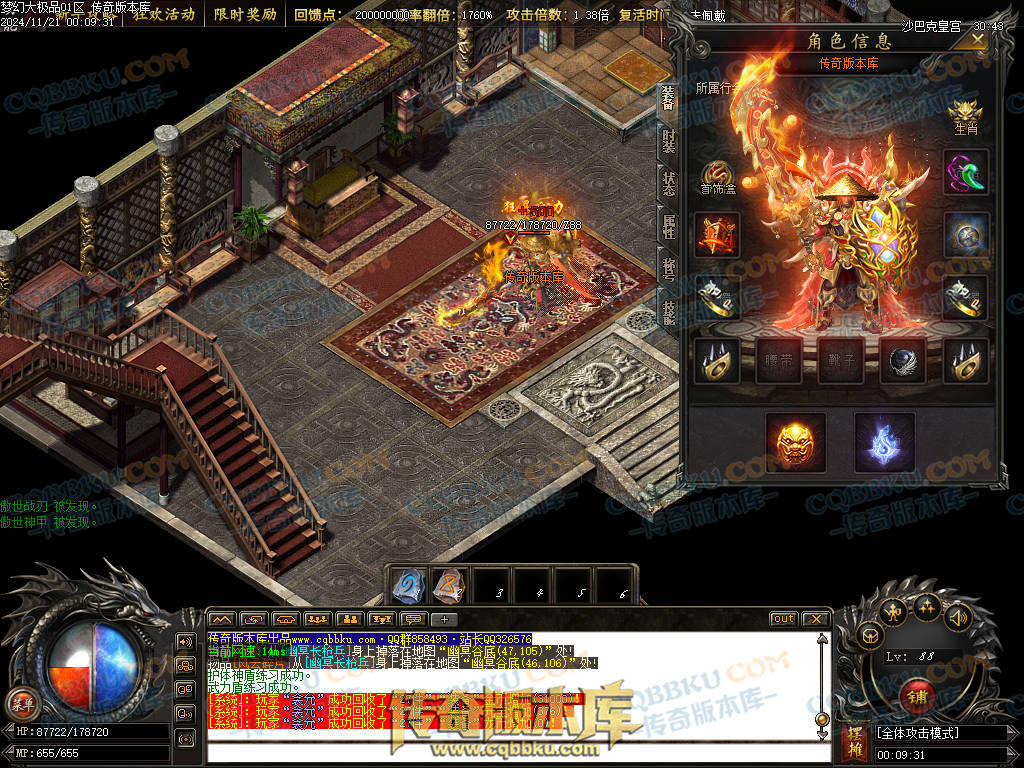Switch to the 时装 fashion tab
Viewport: 1024px width, 768px height.
point(667,141)
